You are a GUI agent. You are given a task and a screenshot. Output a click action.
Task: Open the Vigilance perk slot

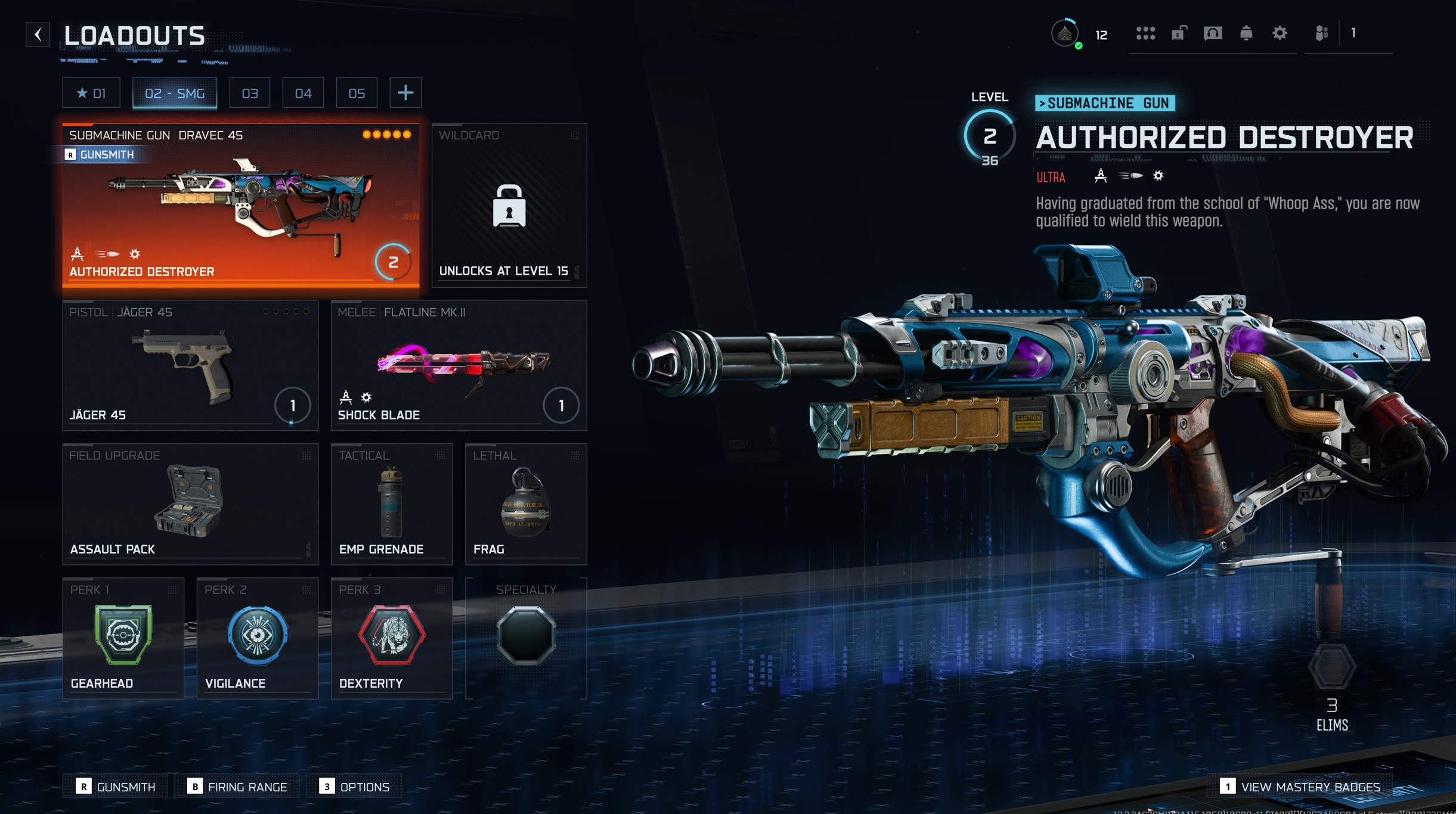point(258,638)
